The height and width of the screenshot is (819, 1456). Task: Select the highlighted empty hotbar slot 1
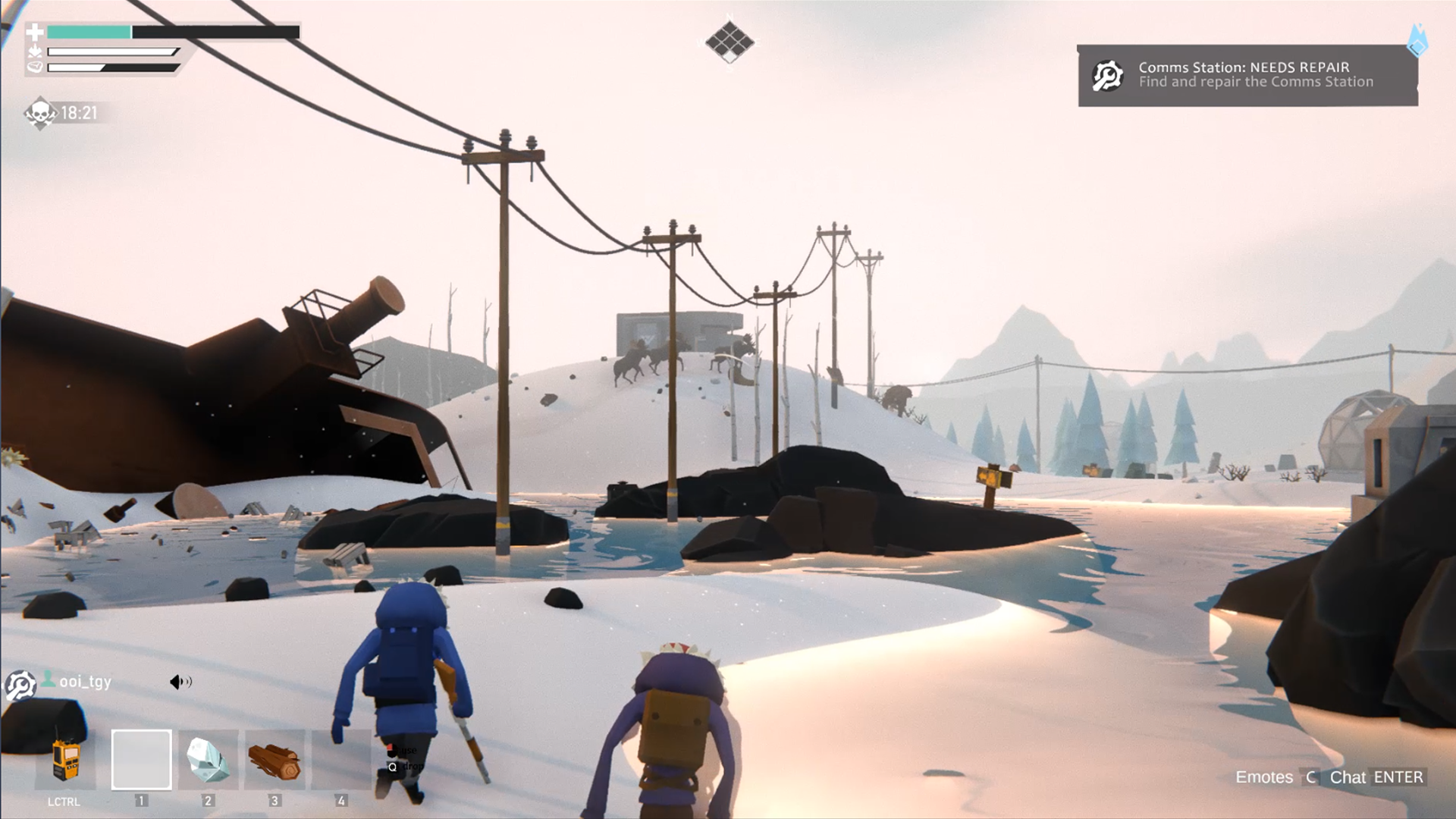[142, 760]
